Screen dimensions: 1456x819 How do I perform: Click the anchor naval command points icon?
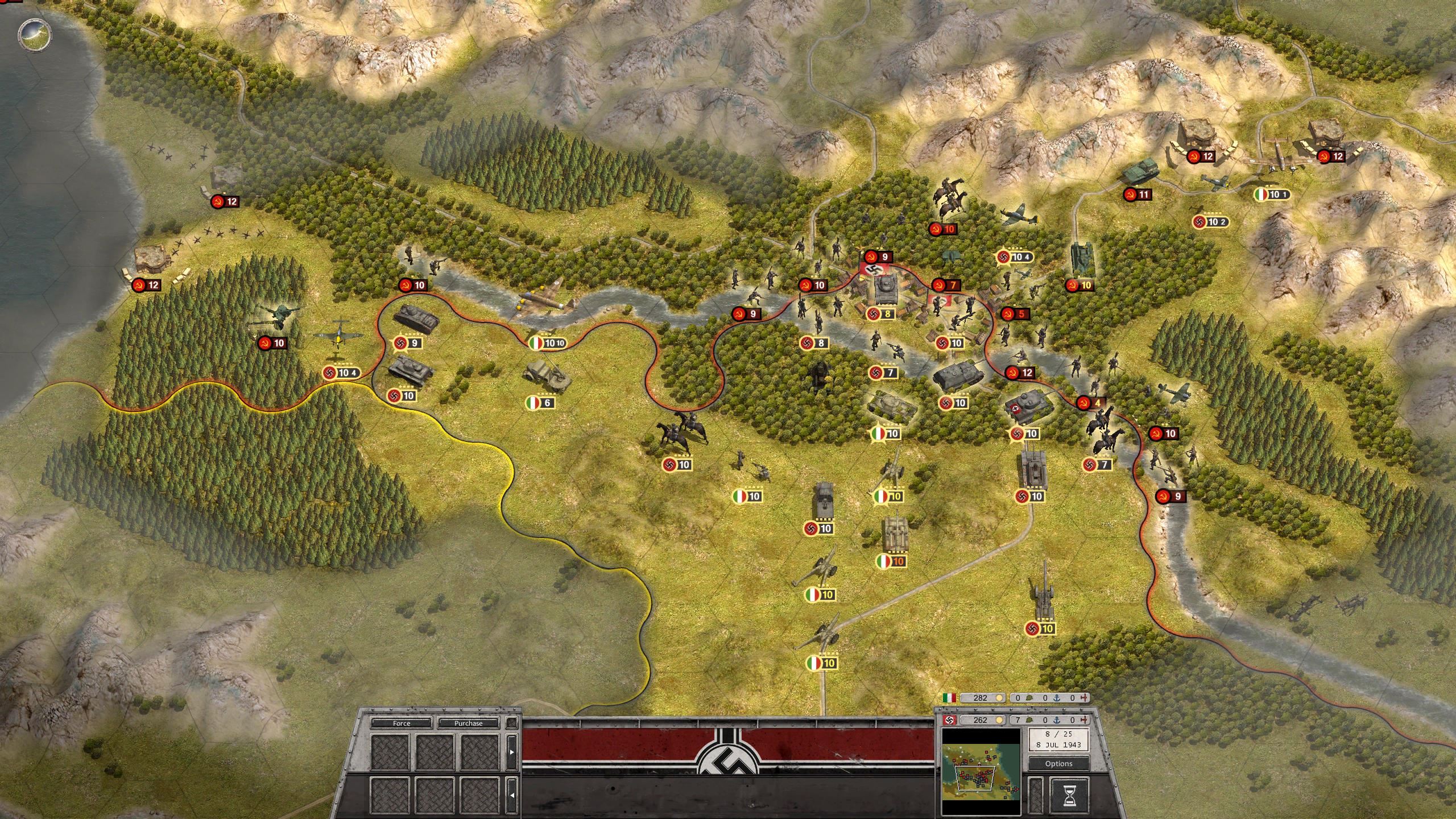(x=1057, y=720)
